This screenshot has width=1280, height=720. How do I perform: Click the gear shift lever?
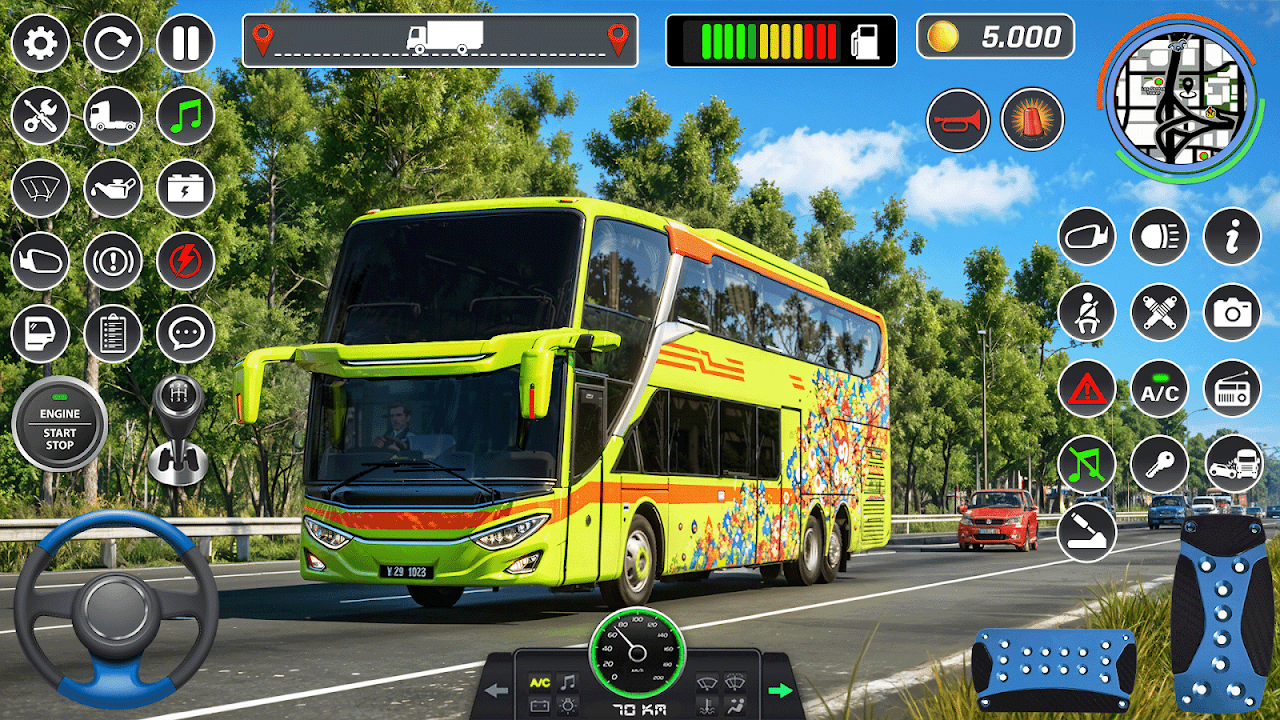(x=177, y=430)
